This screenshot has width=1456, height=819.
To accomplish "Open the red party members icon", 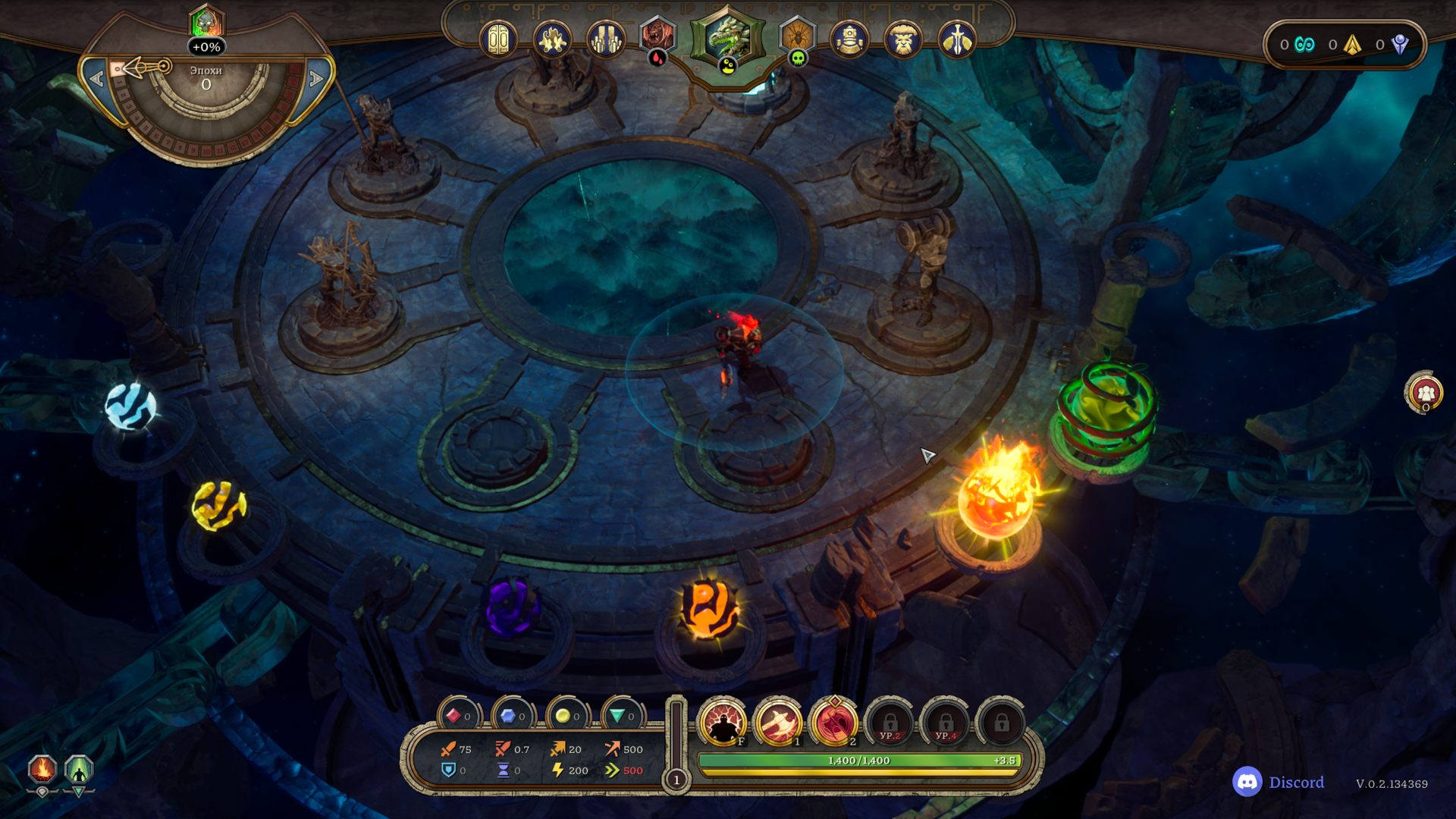I will point(1425,392).
